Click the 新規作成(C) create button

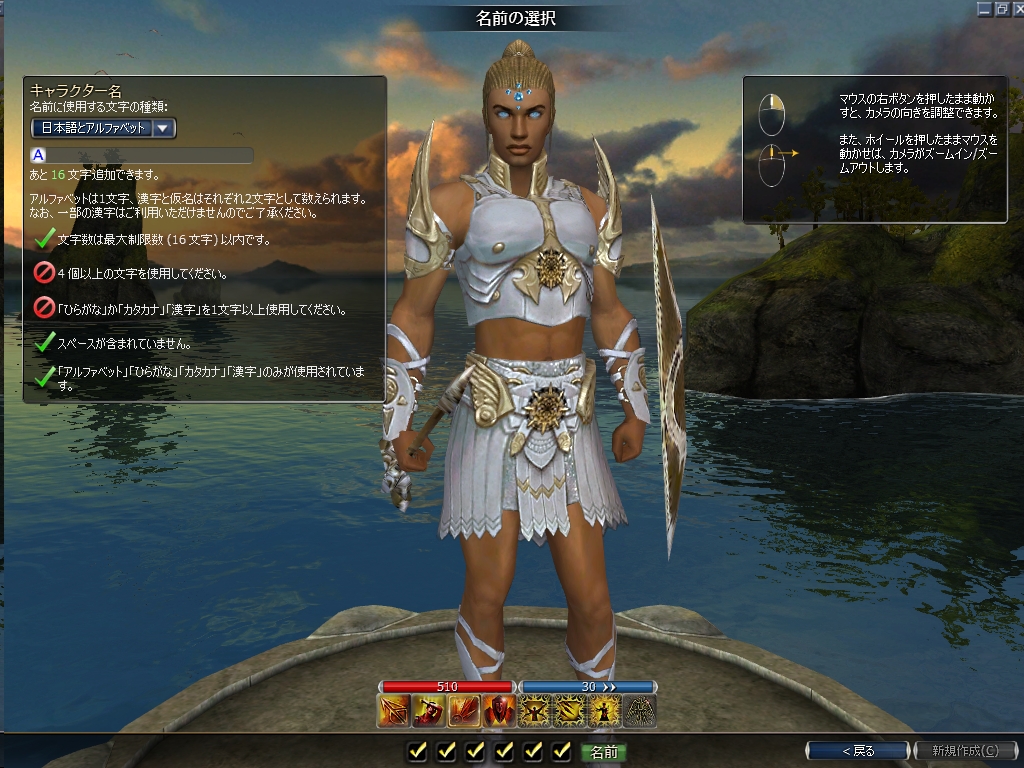[964, 750]
